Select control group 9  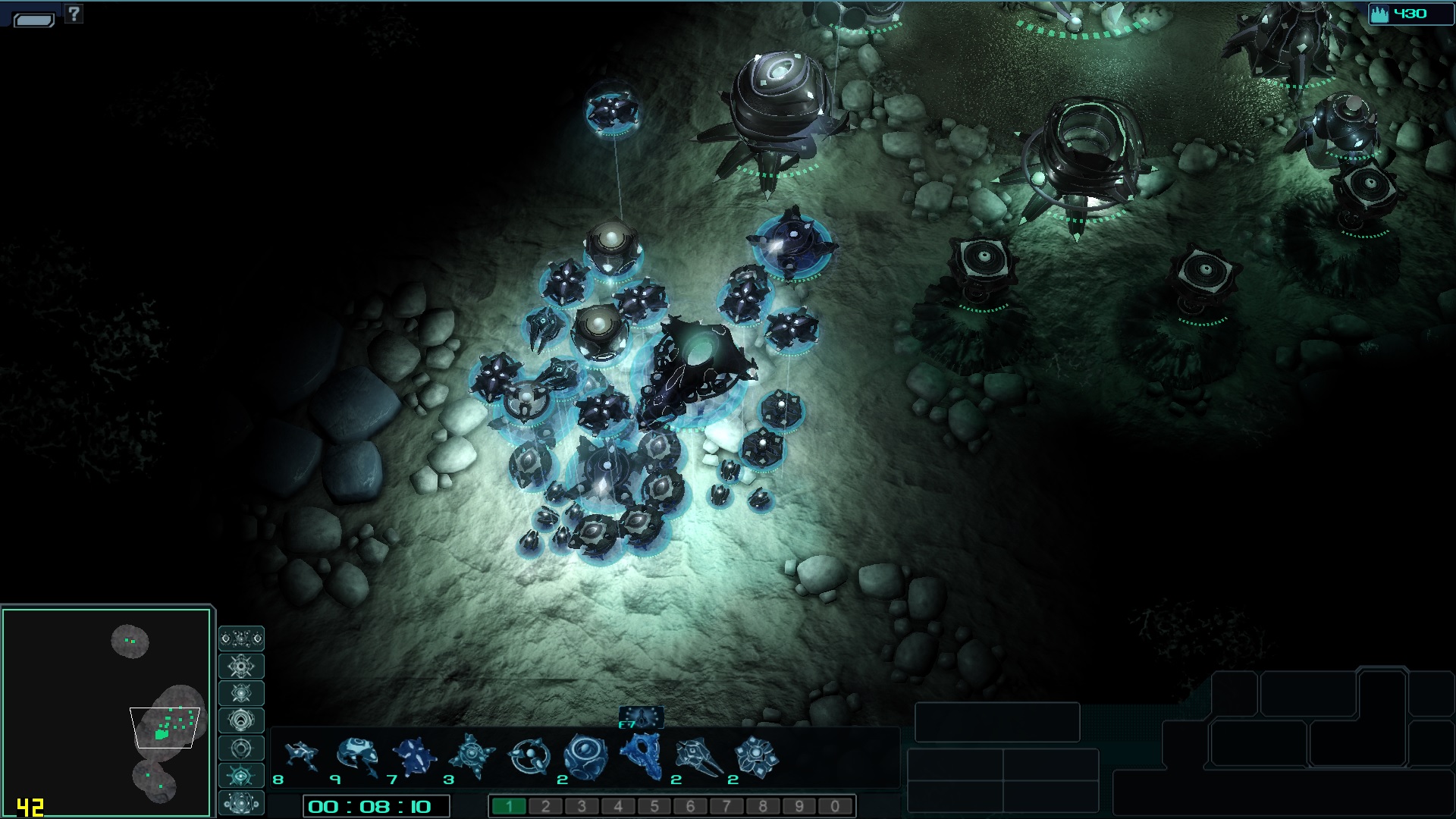pos(799,806)
